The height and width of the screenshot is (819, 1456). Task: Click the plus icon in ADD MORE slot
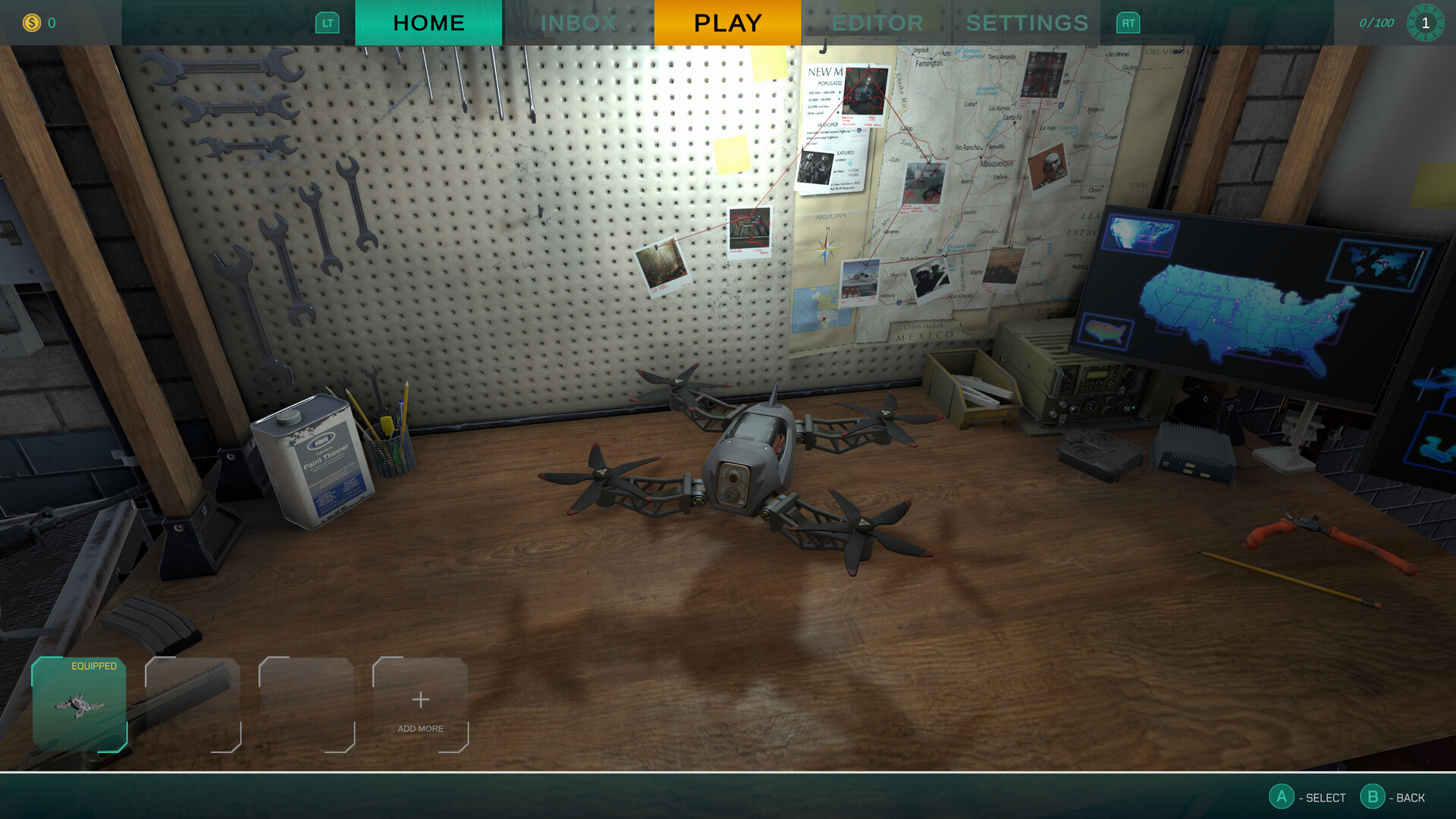[419, 701]
